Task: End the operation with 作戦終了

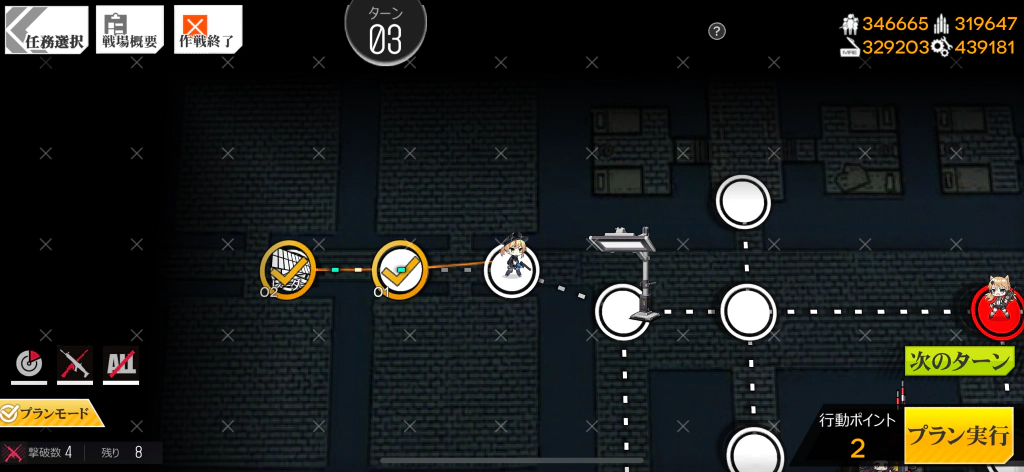Action: coord(208,30)
